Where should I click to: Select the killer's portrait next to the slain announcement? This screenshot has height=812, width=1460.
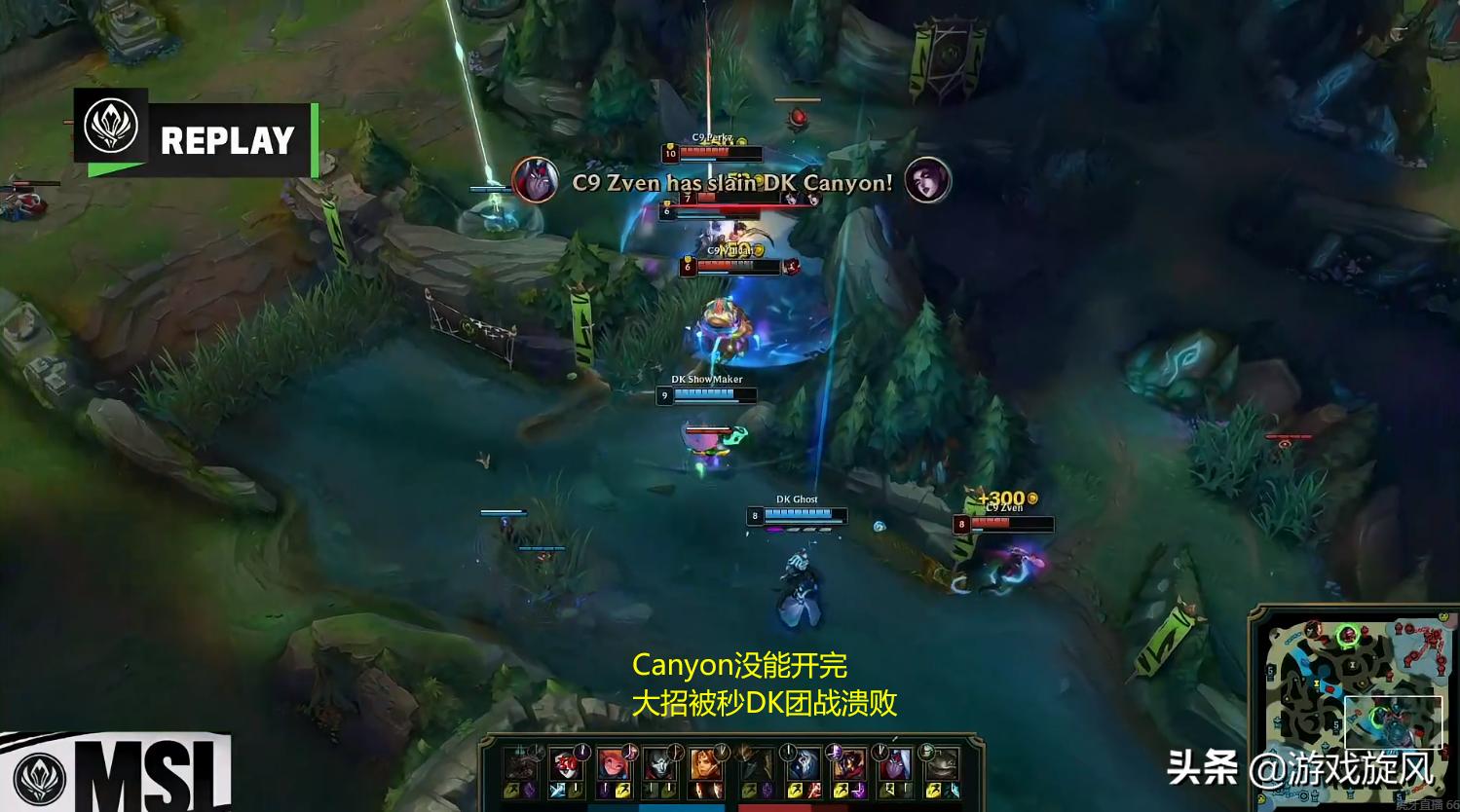click(537, 180)
